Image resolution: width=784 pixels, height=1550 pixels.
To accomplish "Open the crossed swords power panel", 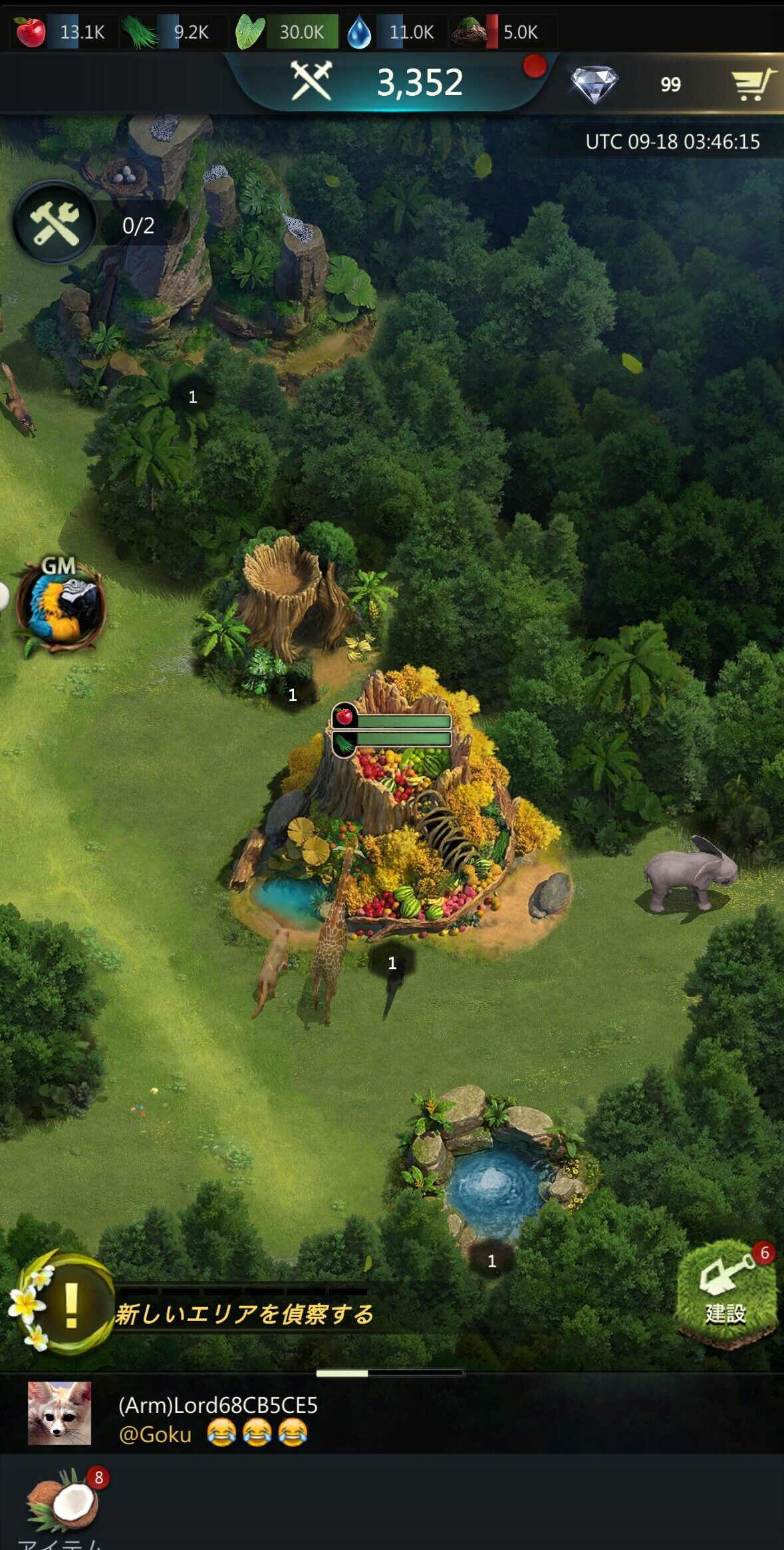I will pyautogui.click(x=311, y=82).
